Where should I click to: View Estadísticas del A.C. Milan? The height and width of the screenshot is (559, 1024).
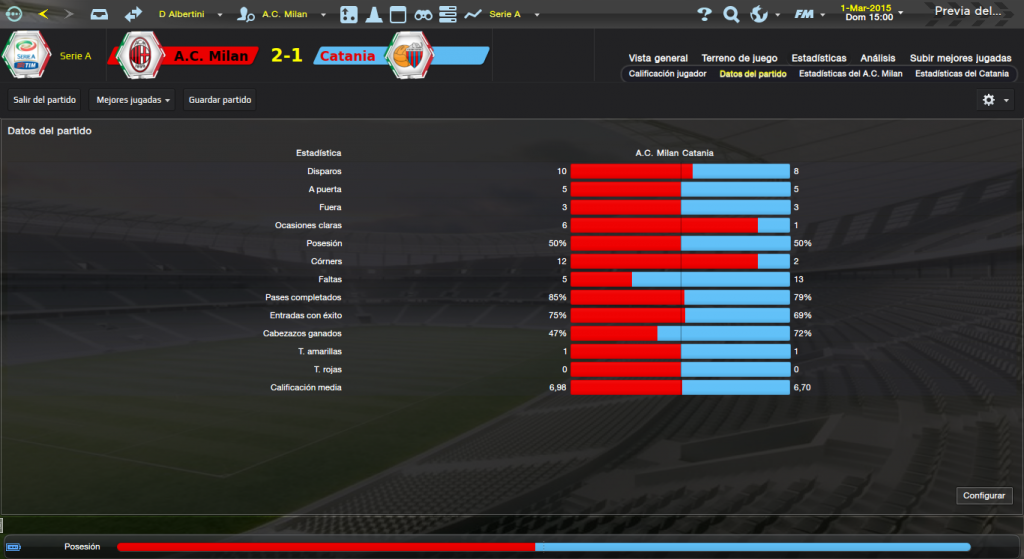coord(852,74)
